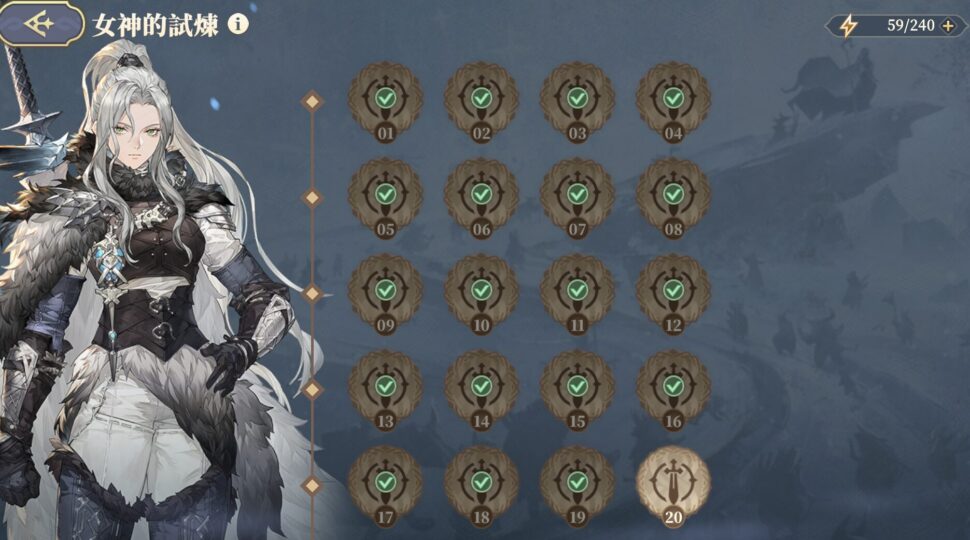Image resolution: width=970 pixels, height=540 pixels.
Task: Choose trial stage 13
Action: pyautogui.click(x=385, y=387)
